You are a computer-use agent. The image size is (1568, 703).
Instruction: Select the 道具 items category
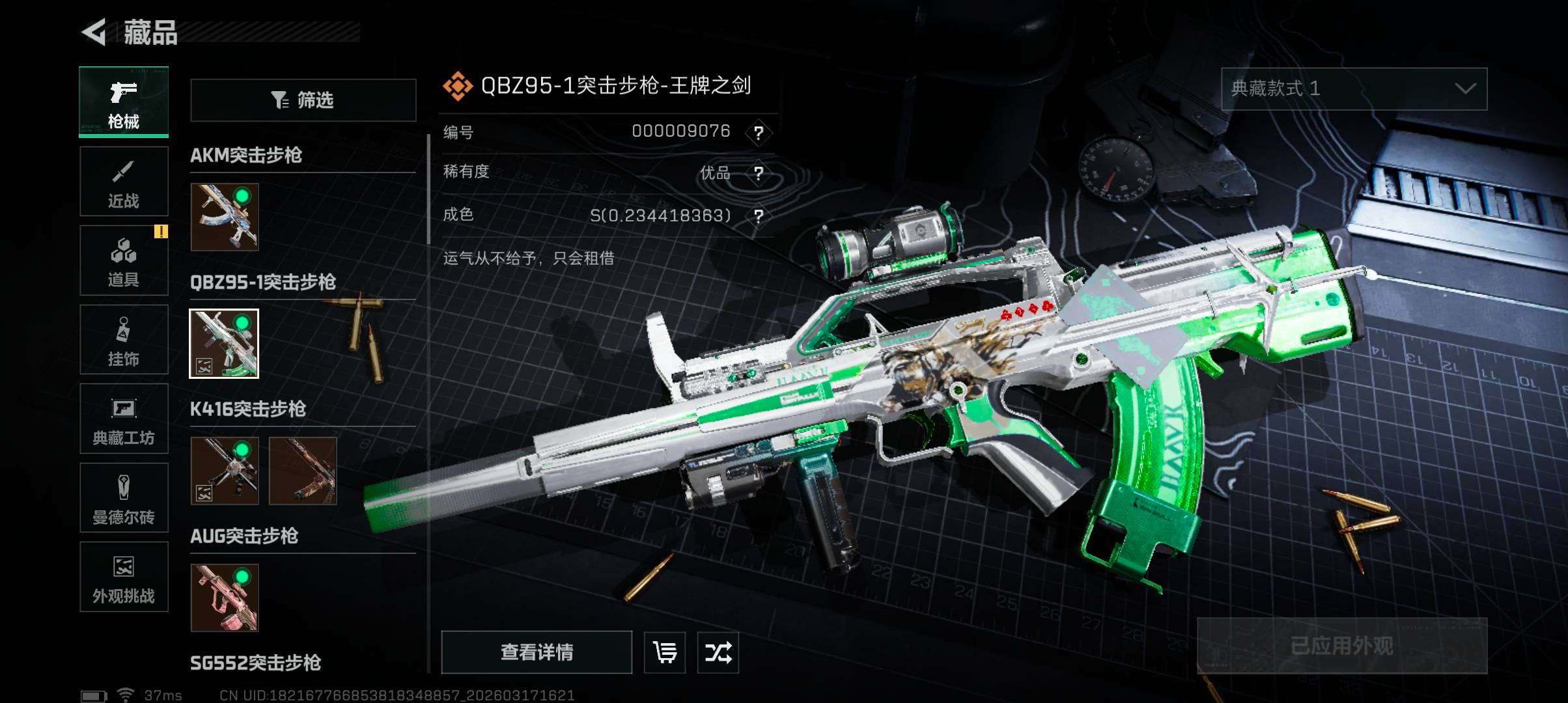pyautogui.click(x=124, y=260)
